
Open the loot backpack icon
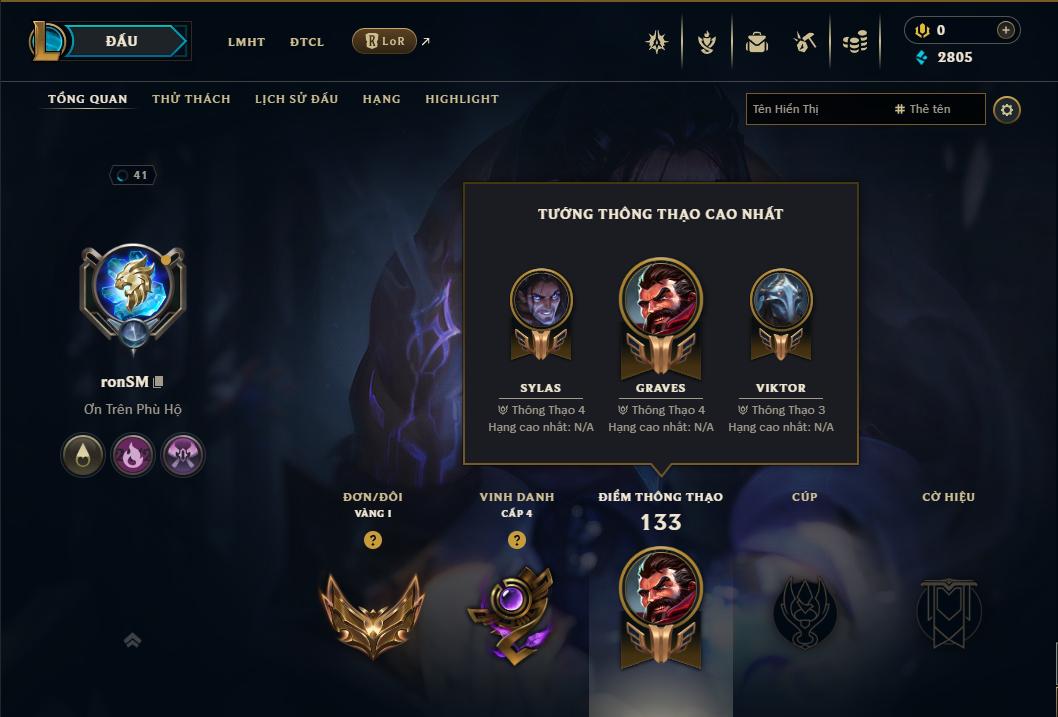[x=757, y=42]
